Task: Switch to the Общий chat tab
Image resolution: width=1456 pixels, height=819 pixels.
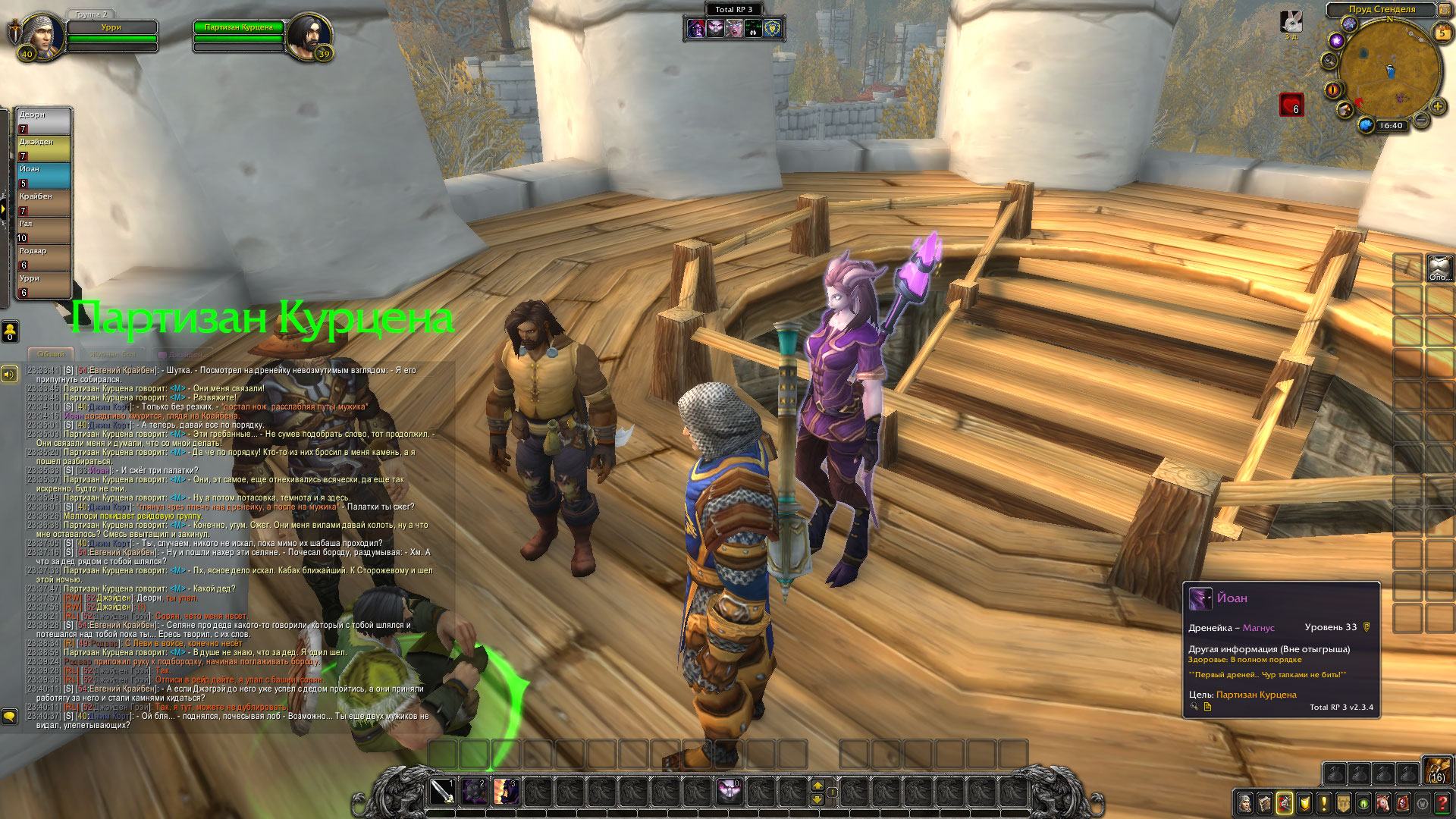Action: pos(51,354)
